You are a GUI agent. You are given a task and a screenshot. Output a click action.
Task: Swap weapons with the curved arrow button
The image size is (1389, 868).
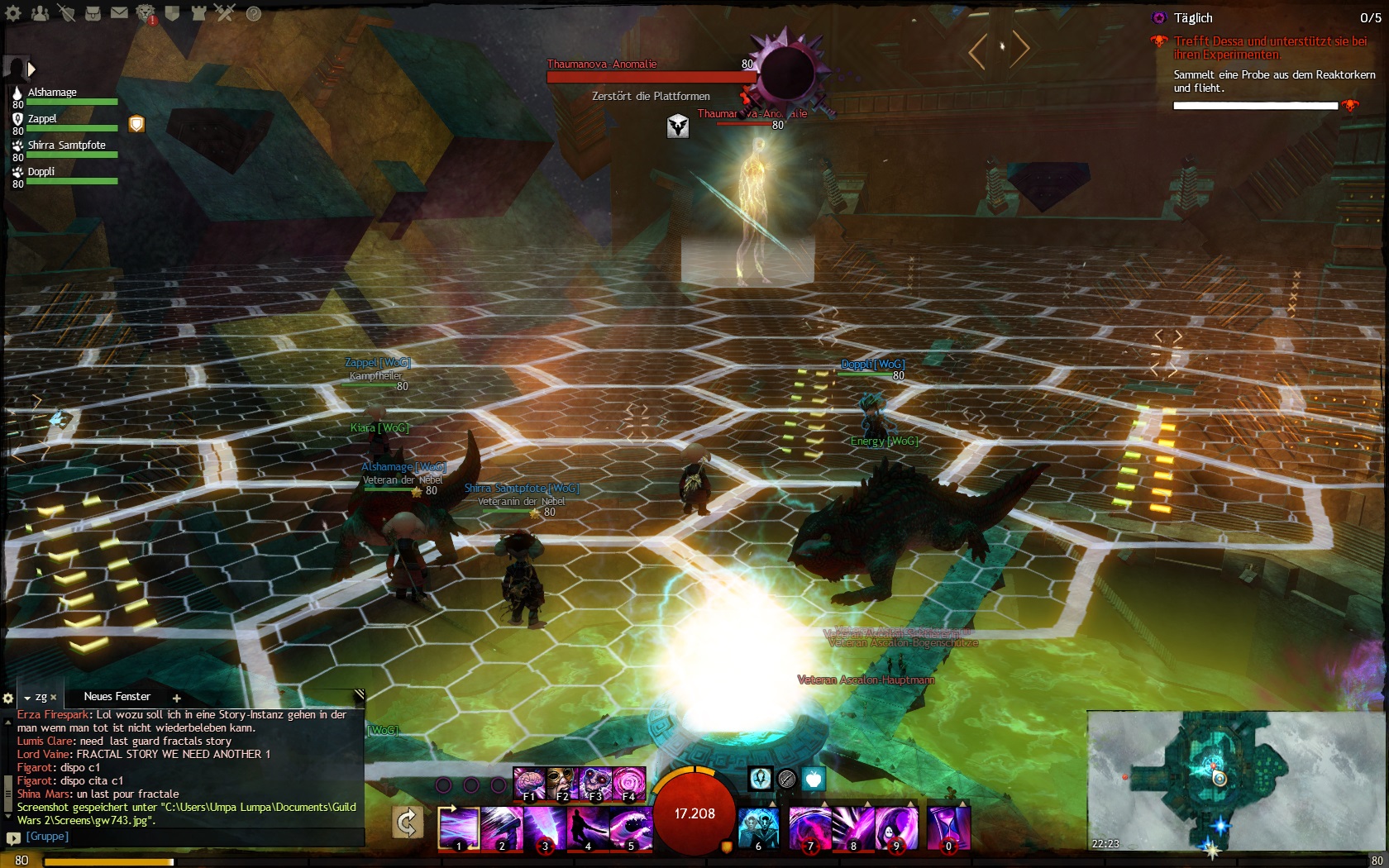click(x=408, y=823)
